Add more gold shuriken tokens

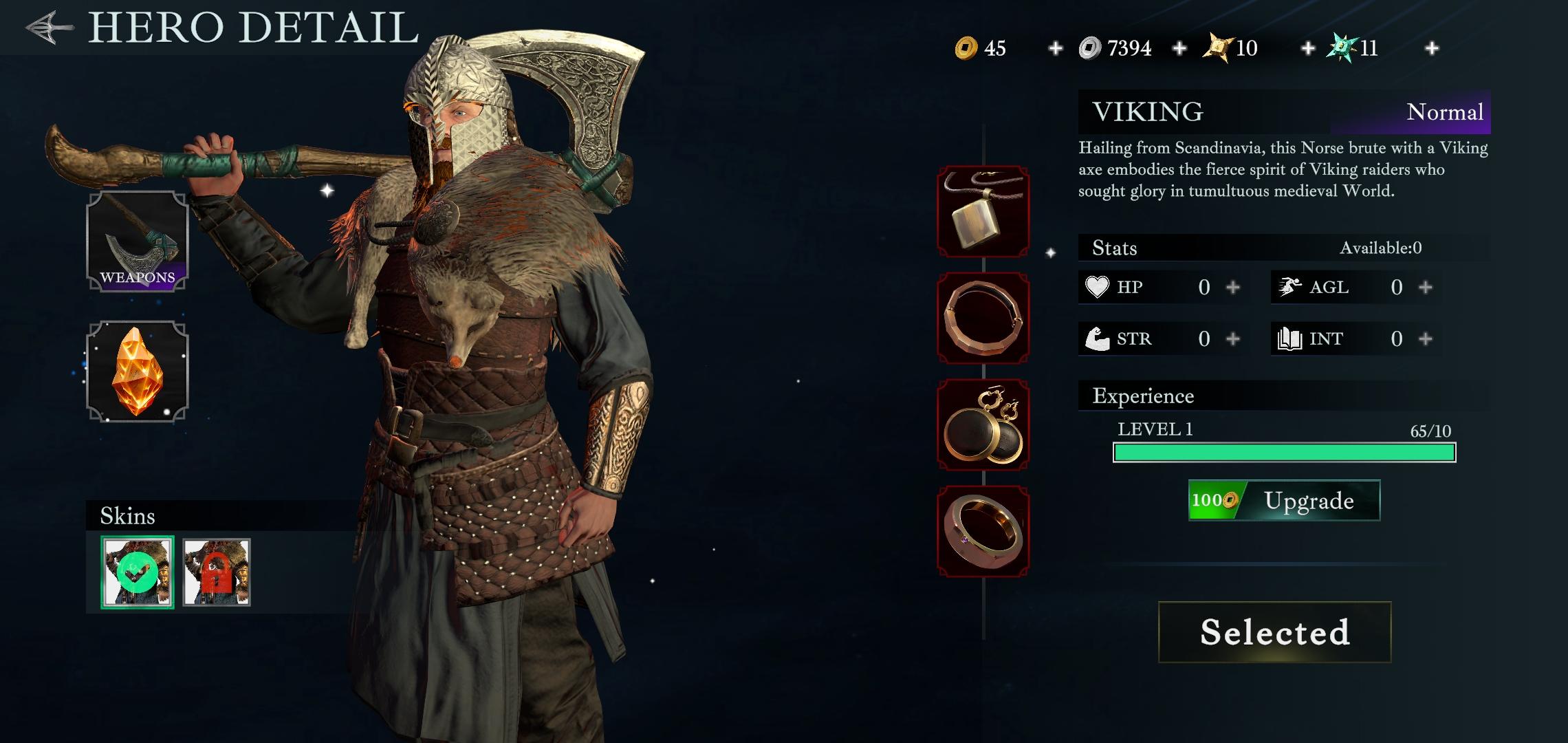[1308, 48]
